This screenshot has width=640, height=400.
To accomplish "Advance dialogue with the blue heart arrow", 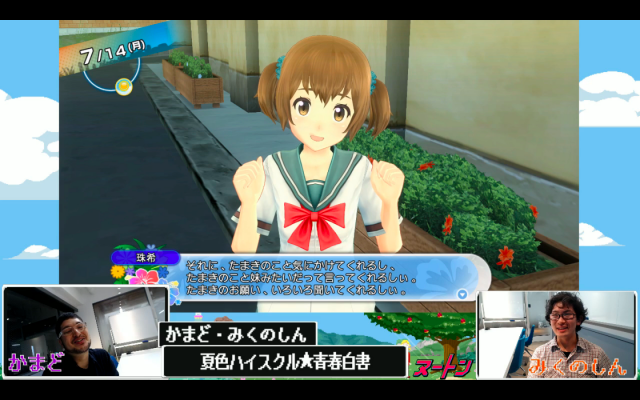I will [462, 293].
